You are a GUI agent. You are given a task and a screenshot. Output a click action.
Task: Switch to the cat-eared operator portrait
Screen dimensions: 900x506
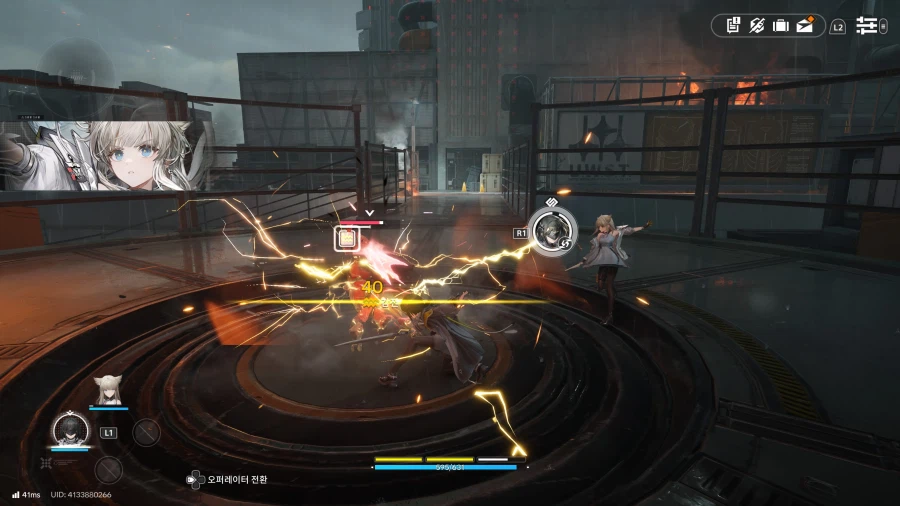(x=106, y=388)
